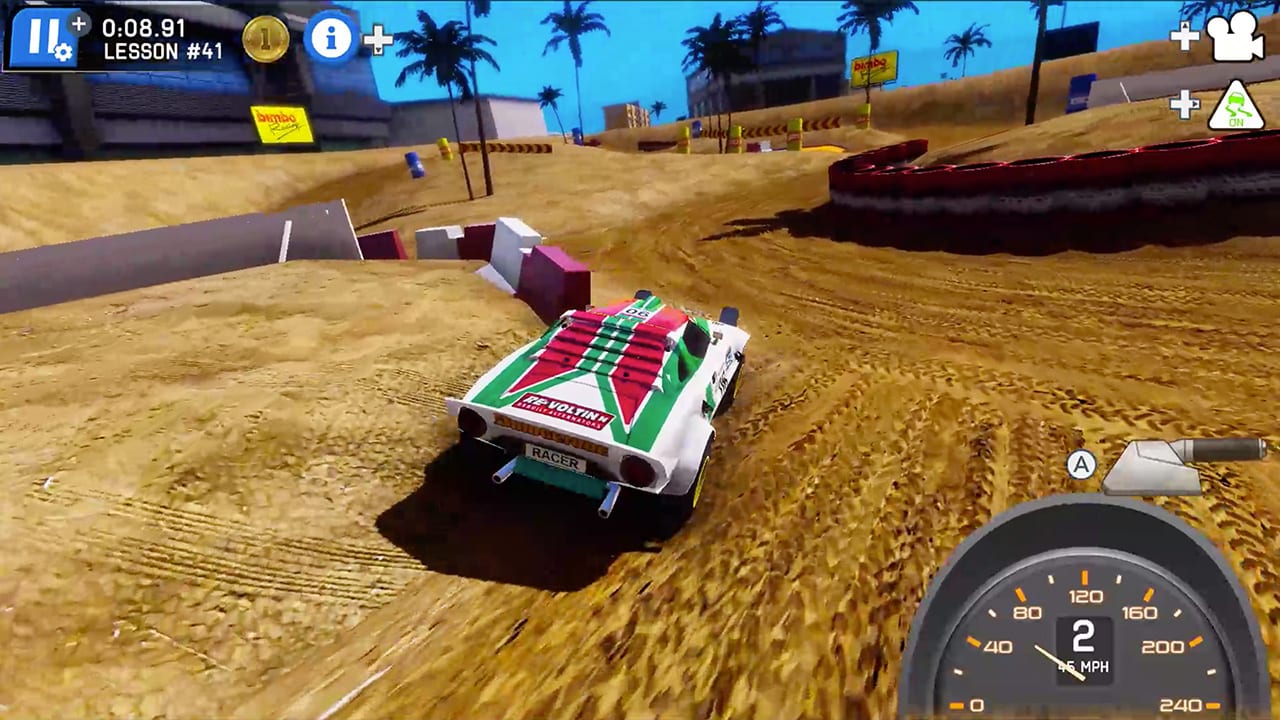Select the LESSON #41 label
The width and height of the screenshot is (1280, 720).
coord(160,48)
